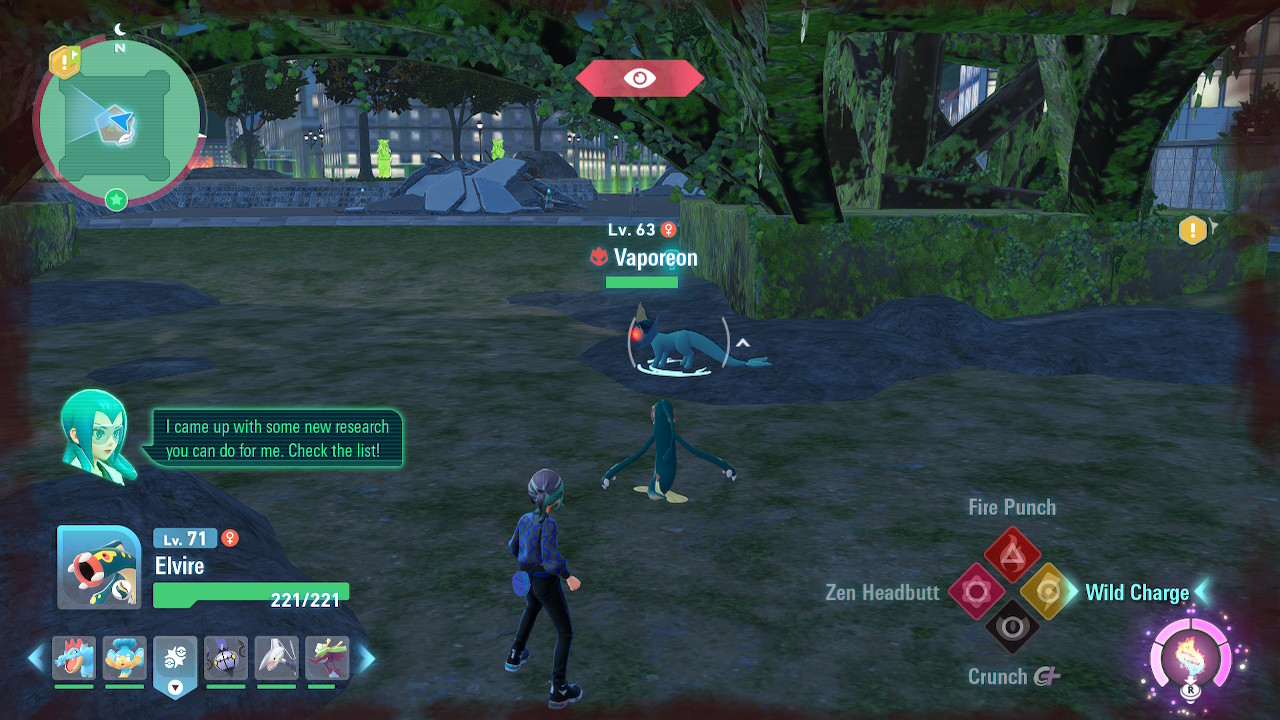Open the new research message notification
This screenshot has height=720, width=1280.
click(273, 439)
